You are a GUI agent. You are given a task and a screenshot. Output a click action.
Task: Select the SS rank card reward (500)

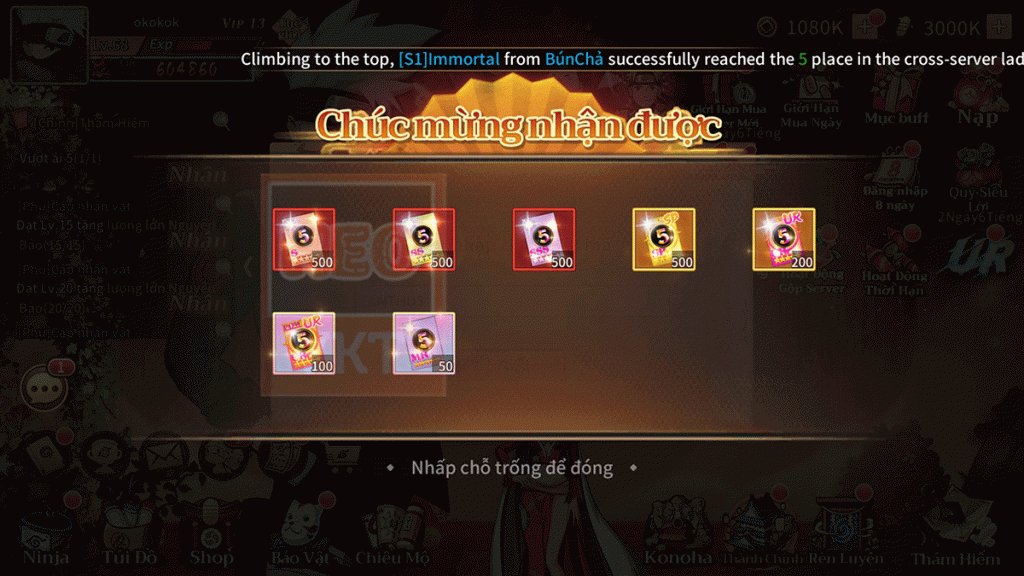coord(424,239)
